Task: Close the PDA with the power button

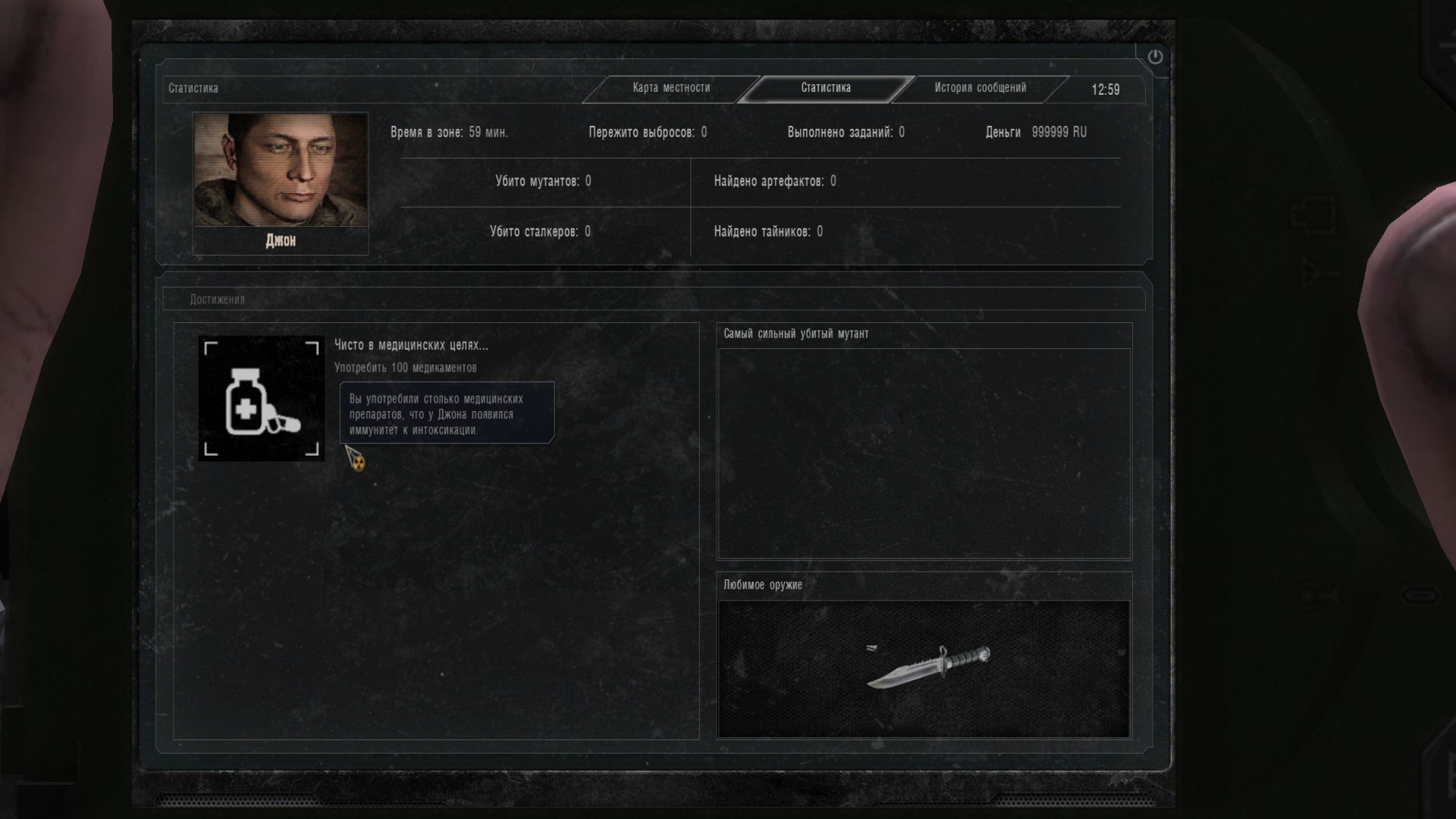Action: [1155, 57]
